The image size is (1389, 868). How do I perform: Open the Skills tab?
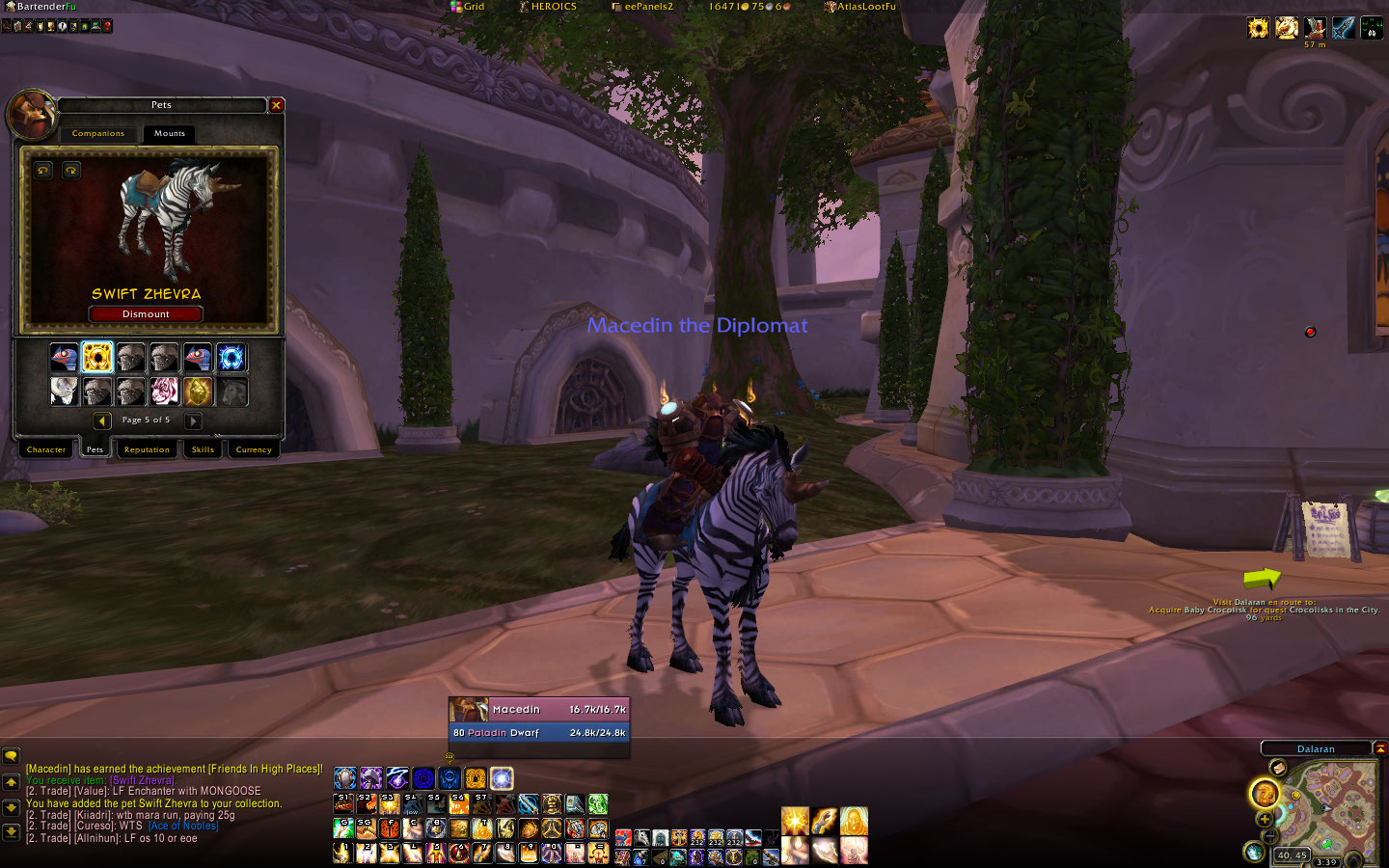[203, 449]
